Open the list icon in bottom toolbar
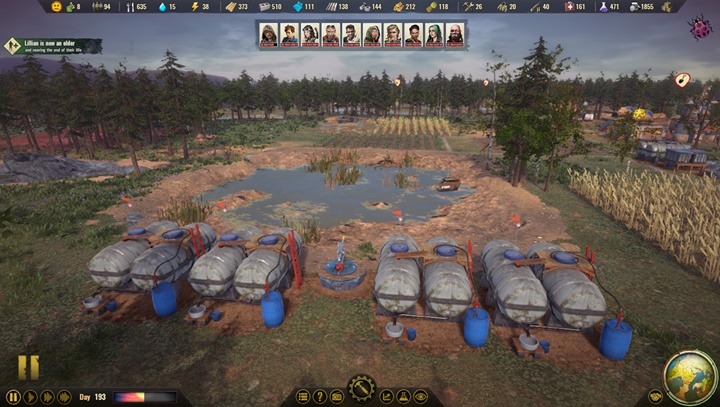The image size is (720, 407). coord(304,397)
